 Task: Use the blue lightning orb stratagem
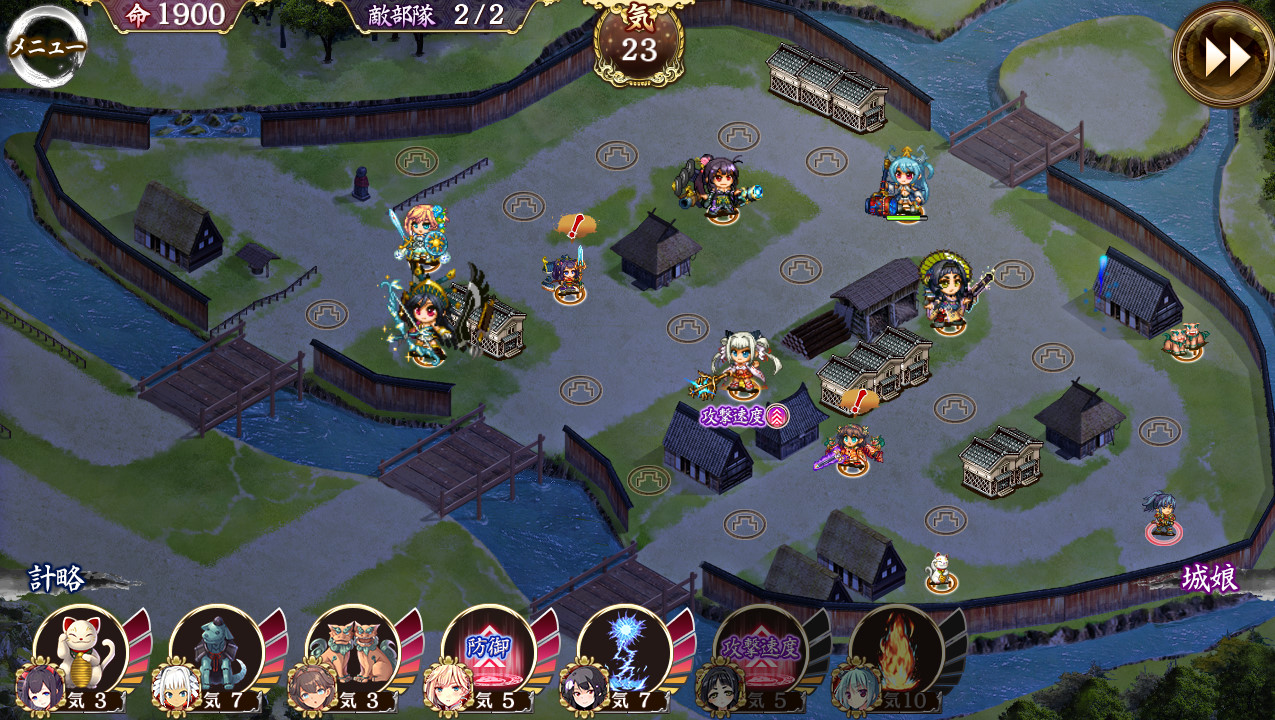click(x=625, y=652)
